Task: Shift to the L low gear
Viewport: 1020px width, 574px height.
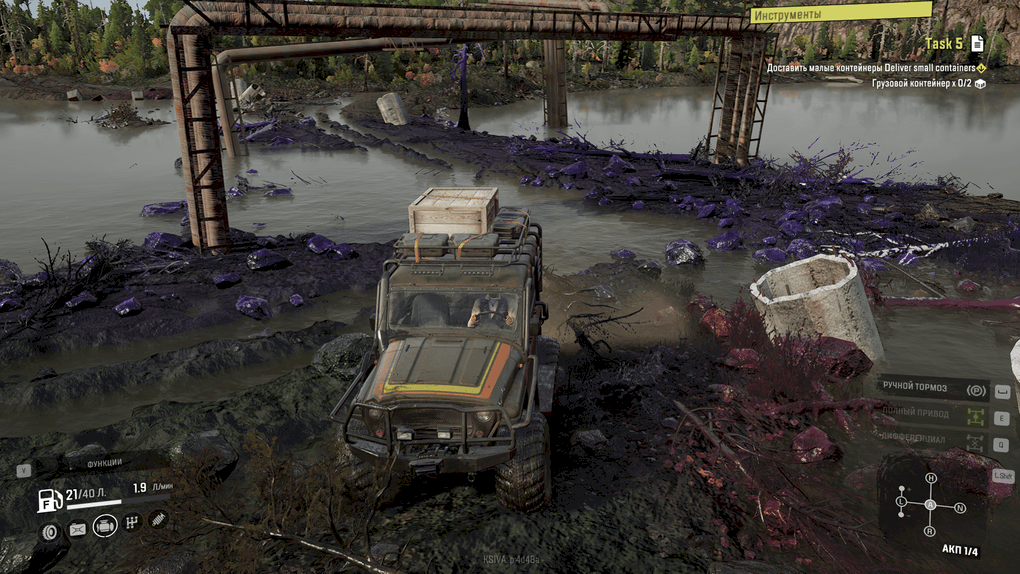Action: pyautogui.click(x=902, y=500)
